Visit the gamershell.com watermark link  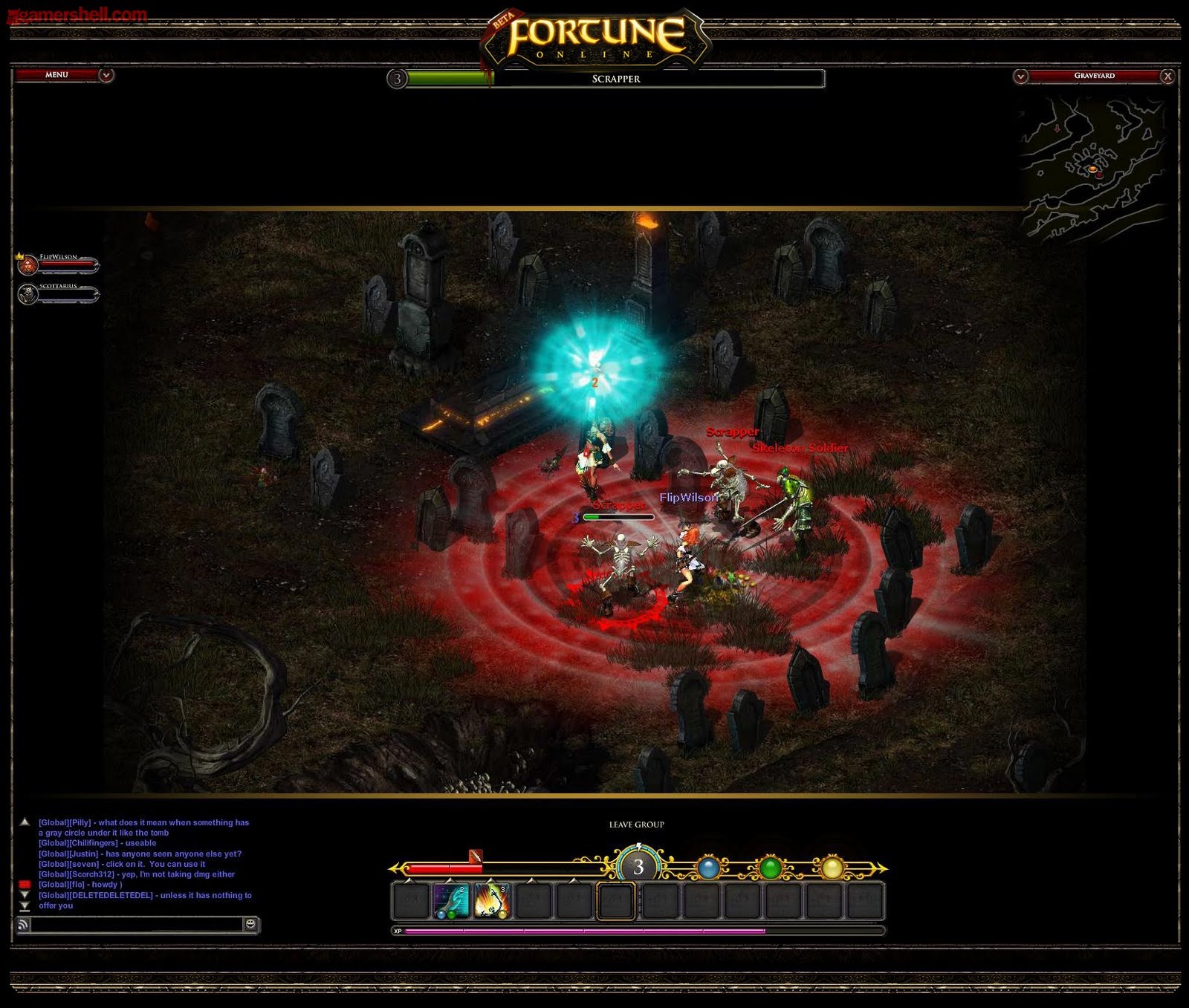74,13
